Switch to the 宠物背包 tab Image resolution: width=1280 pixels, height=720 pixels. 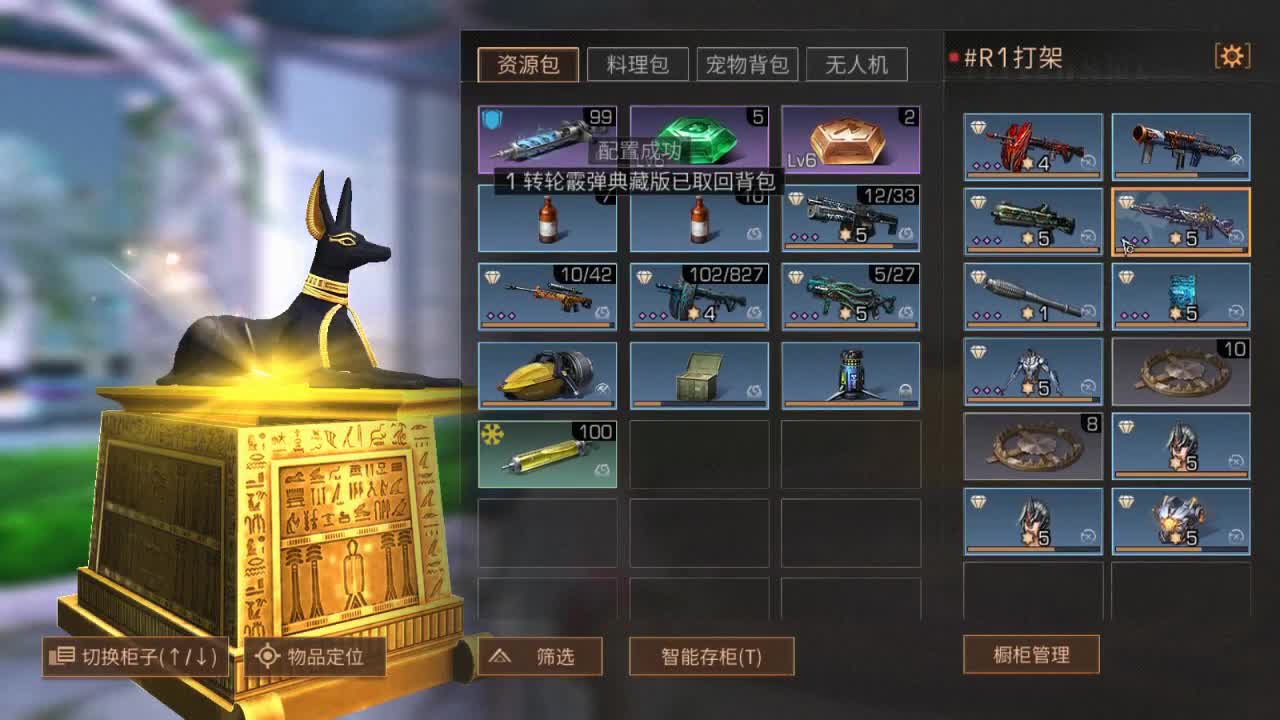coord(748,64)
